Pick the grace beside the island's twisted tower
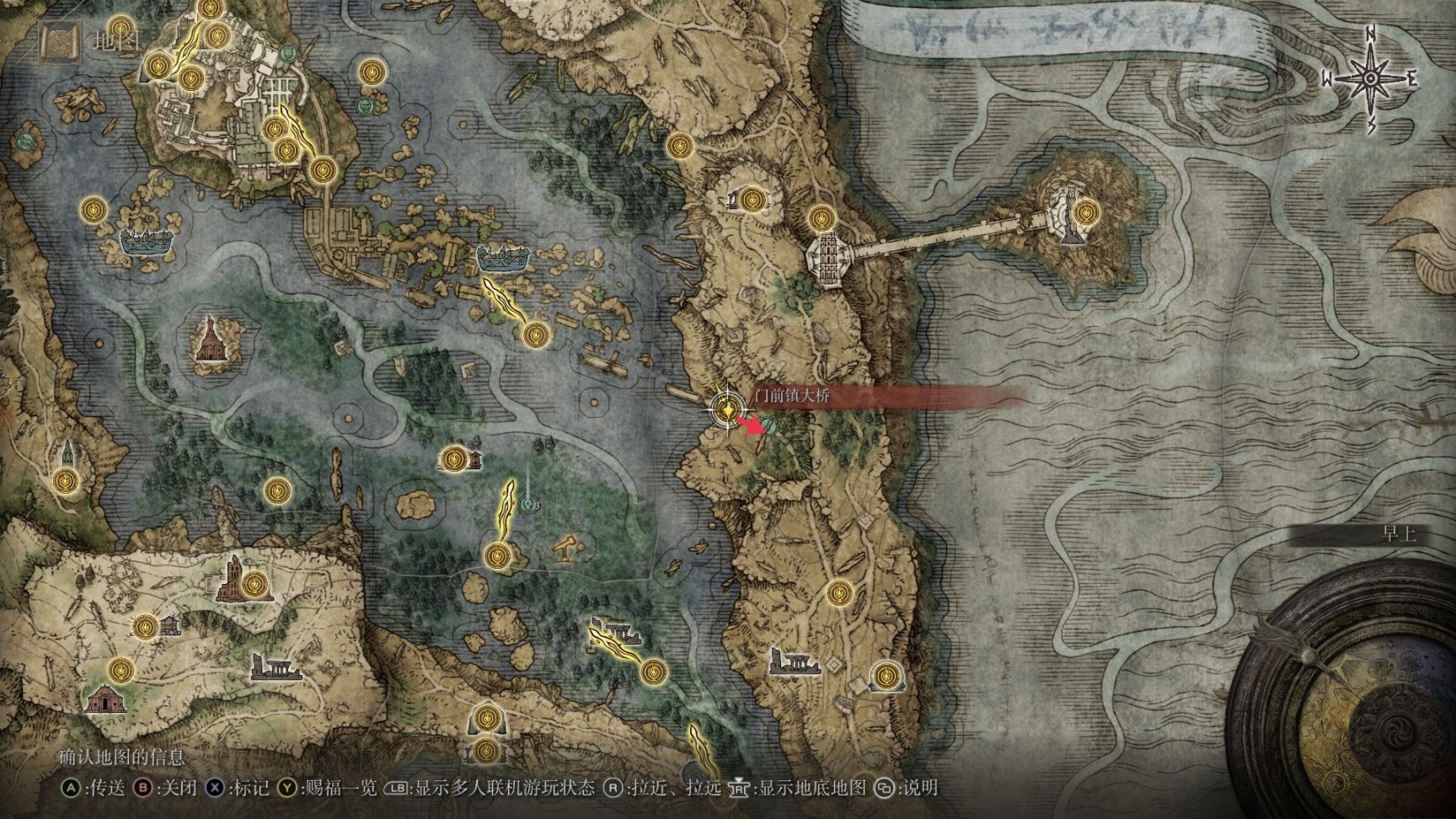1456x819 pixels. (1086, 210)
